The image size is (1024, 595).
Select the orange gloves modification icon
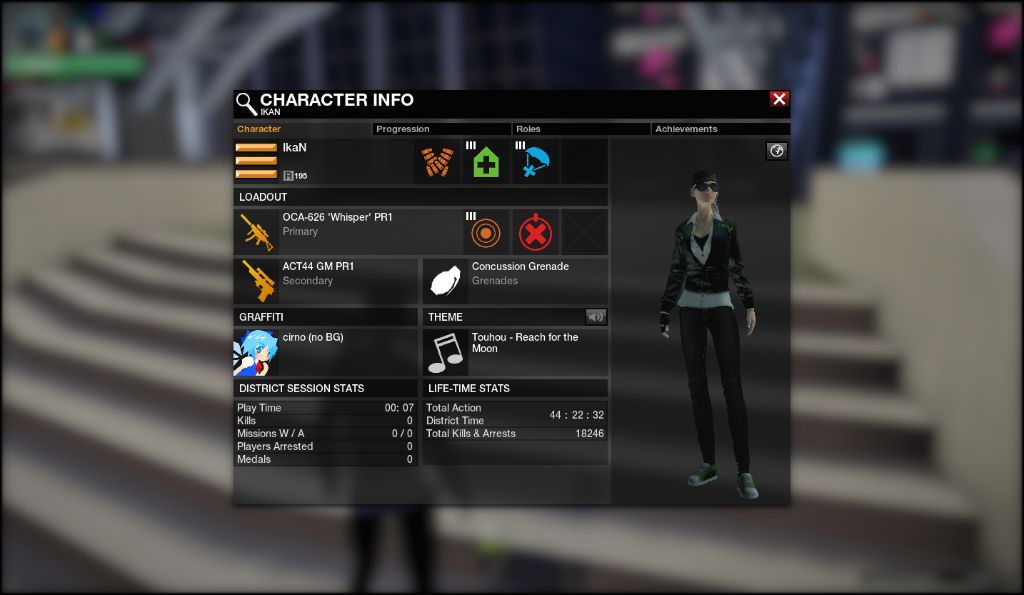[x=437, y=162]
